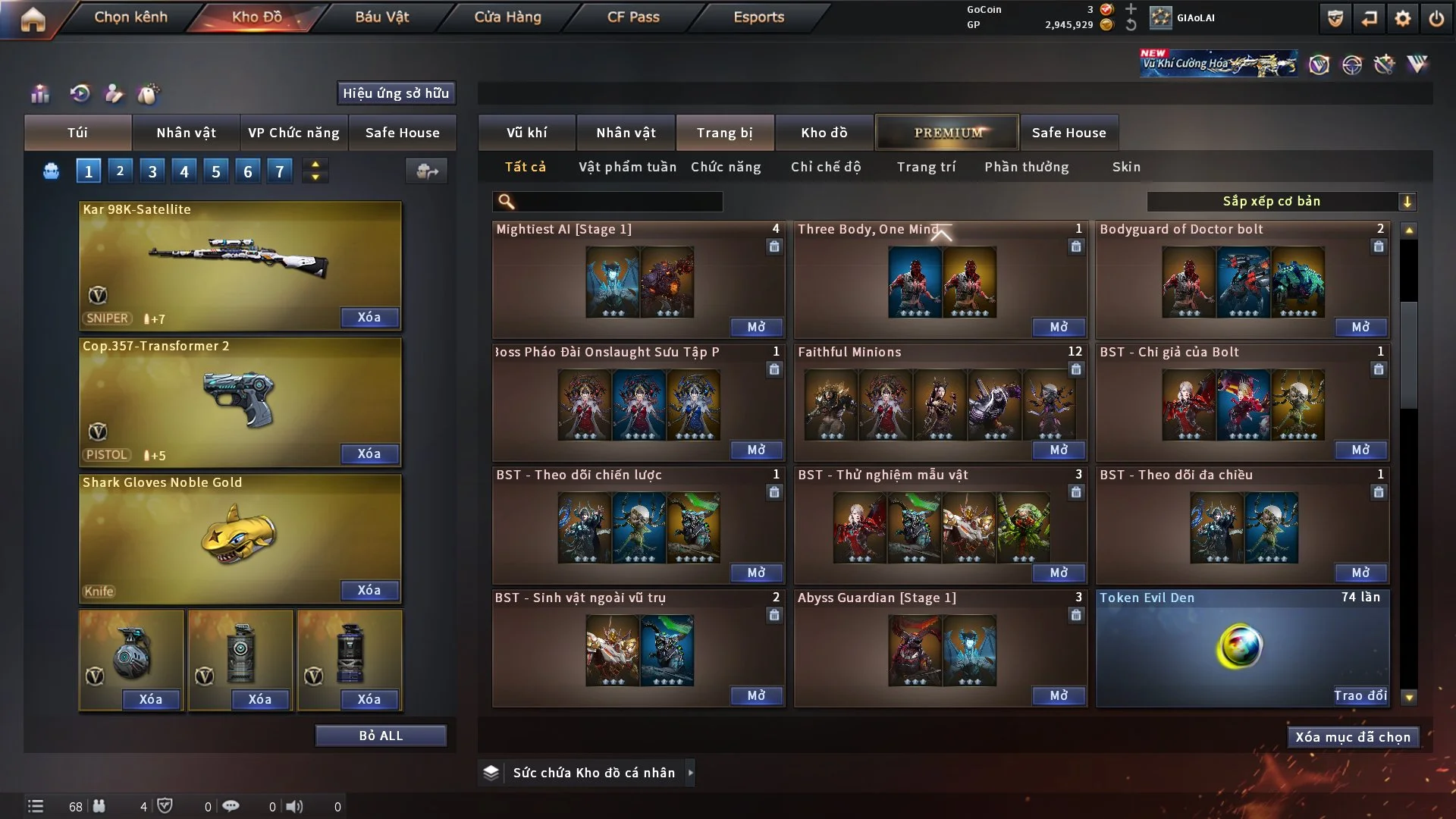The width and height of the screenshot is (1456, 819).
Task: Open the Cửa Hàng shop menu
Action: pos(507,17)
